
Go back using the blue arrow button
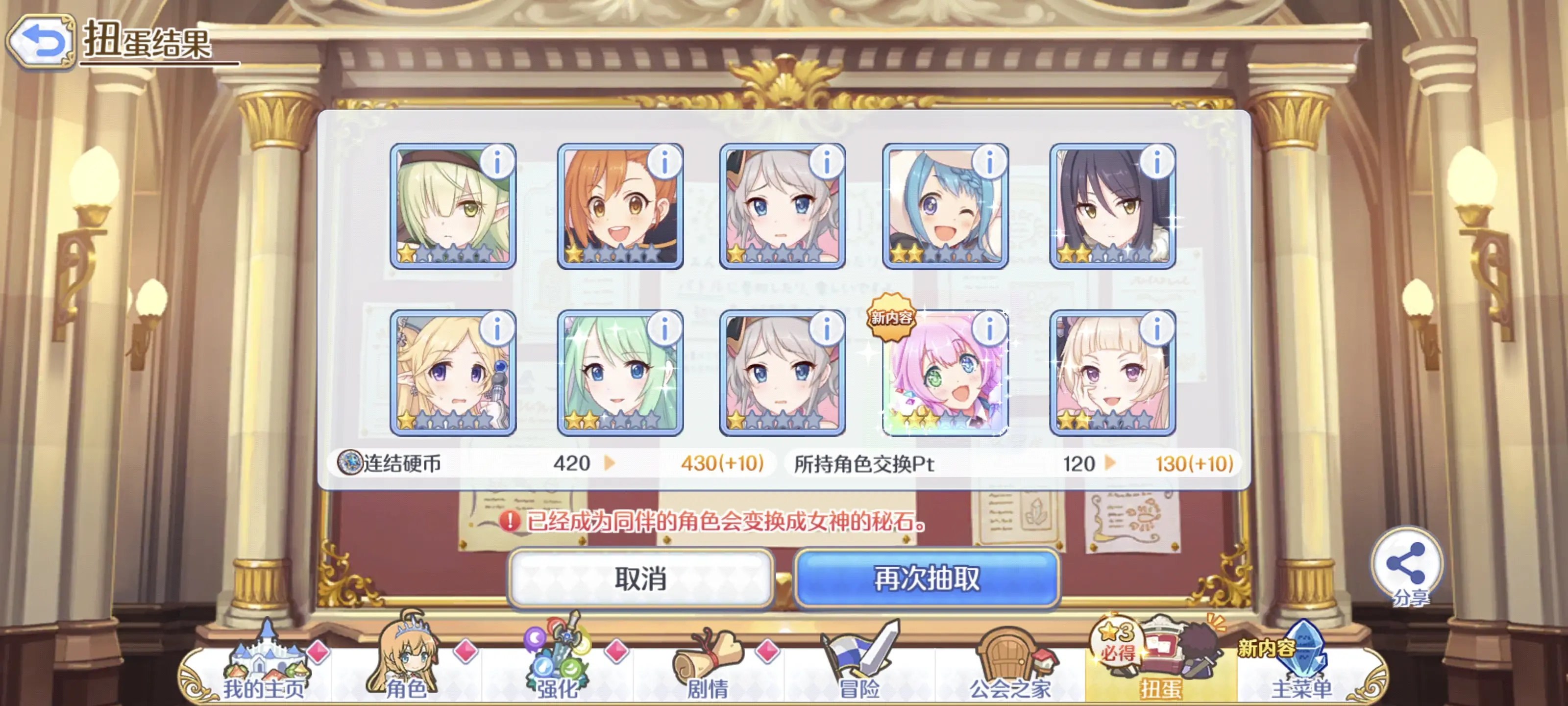click(x=41, y=41)
